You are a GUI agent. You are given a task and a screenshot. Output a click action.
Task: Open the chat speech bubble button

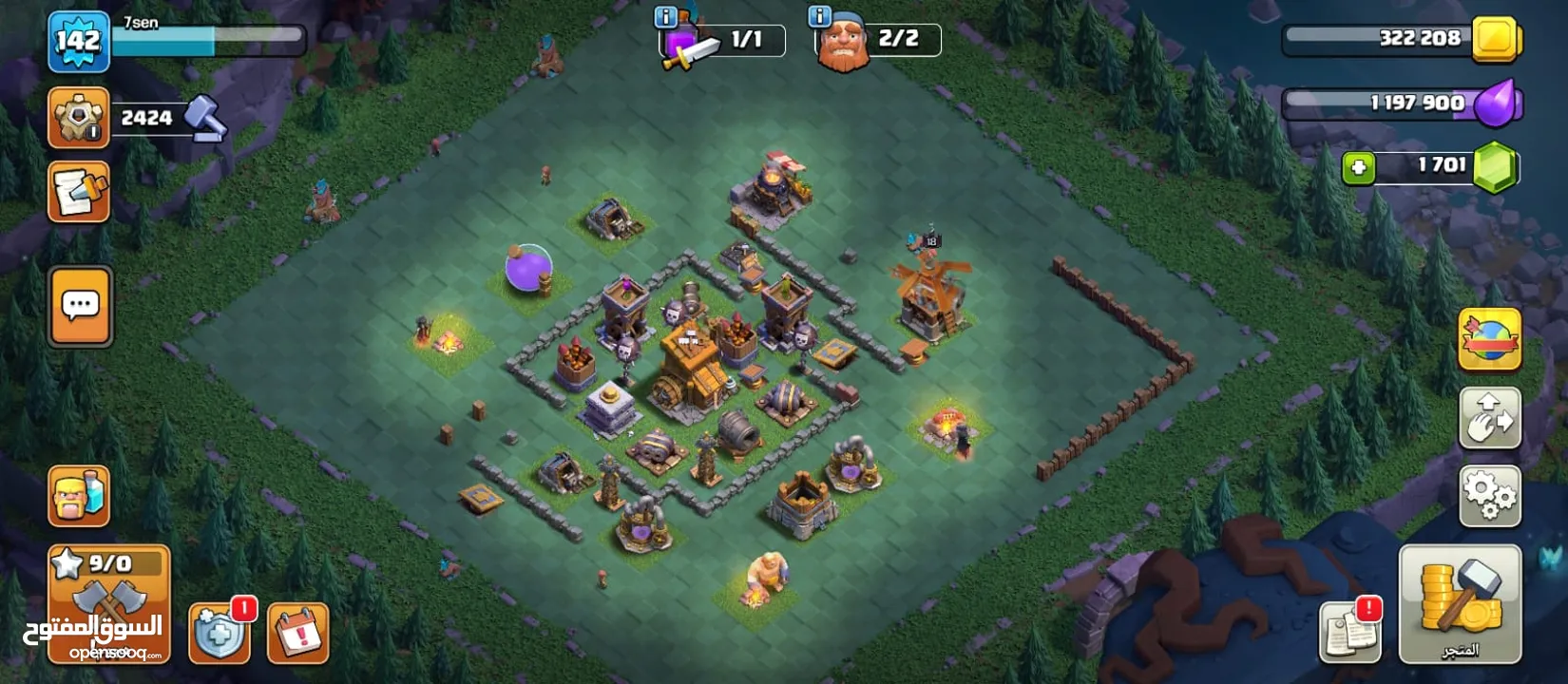coord(81,306)
